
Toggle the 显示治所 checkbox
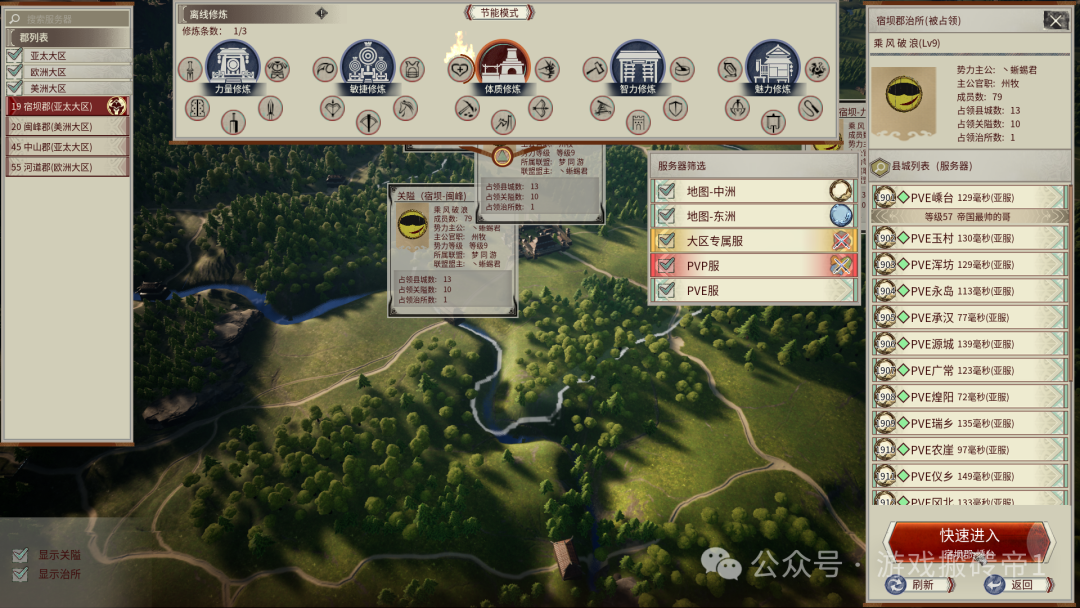click(x=20, y=574)
